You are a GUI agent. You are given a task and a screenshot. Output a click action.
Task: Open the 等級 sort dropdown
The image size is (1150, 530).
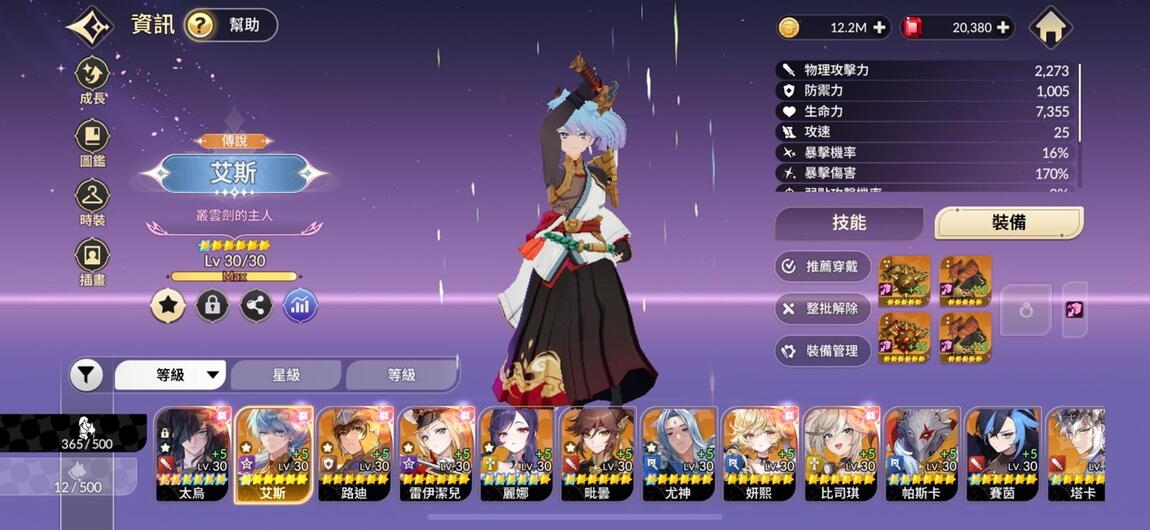click(170, 375)
